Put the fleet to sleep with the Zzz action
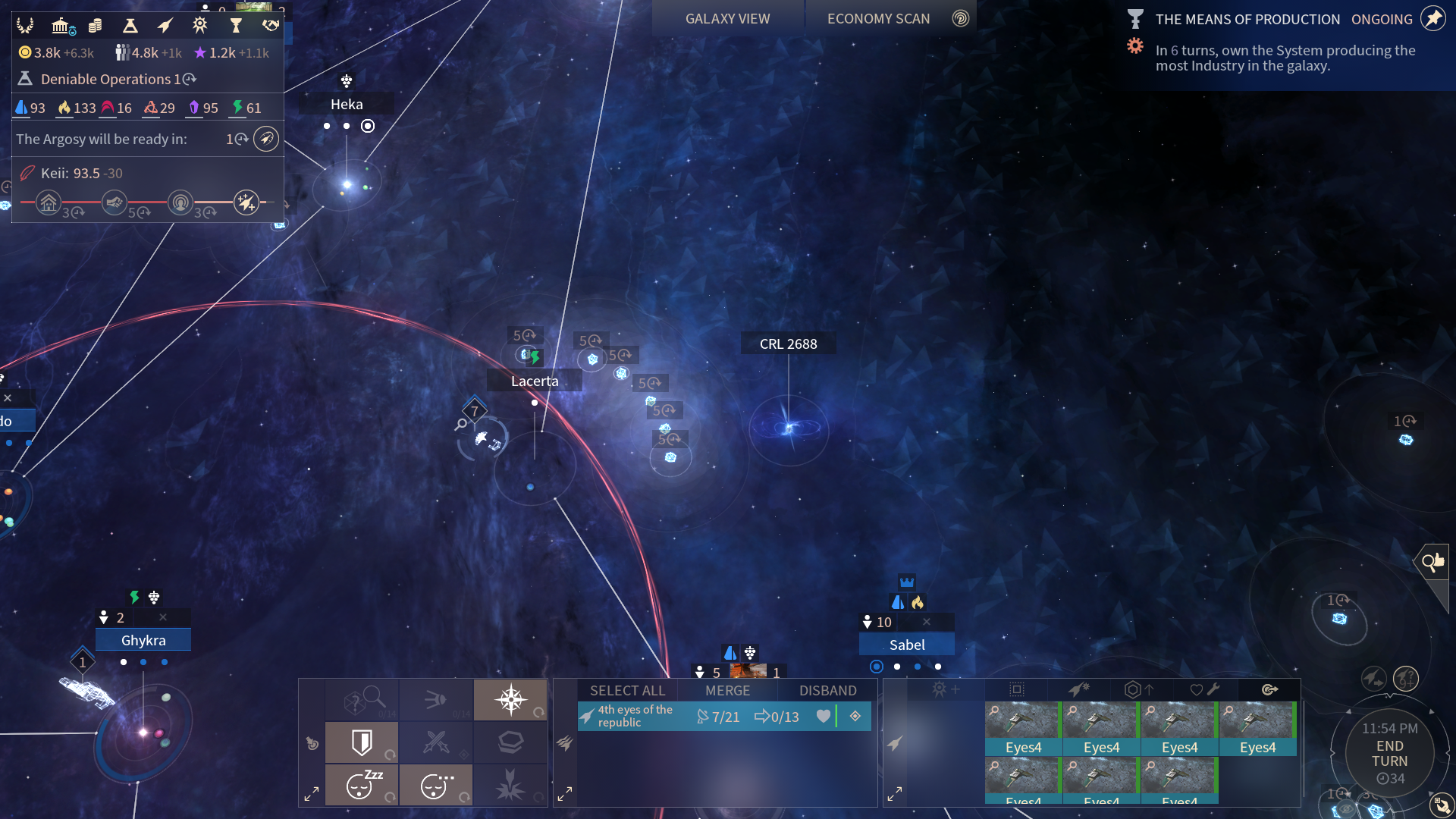This screenshot has width=1456, height=819. [362, 785]
